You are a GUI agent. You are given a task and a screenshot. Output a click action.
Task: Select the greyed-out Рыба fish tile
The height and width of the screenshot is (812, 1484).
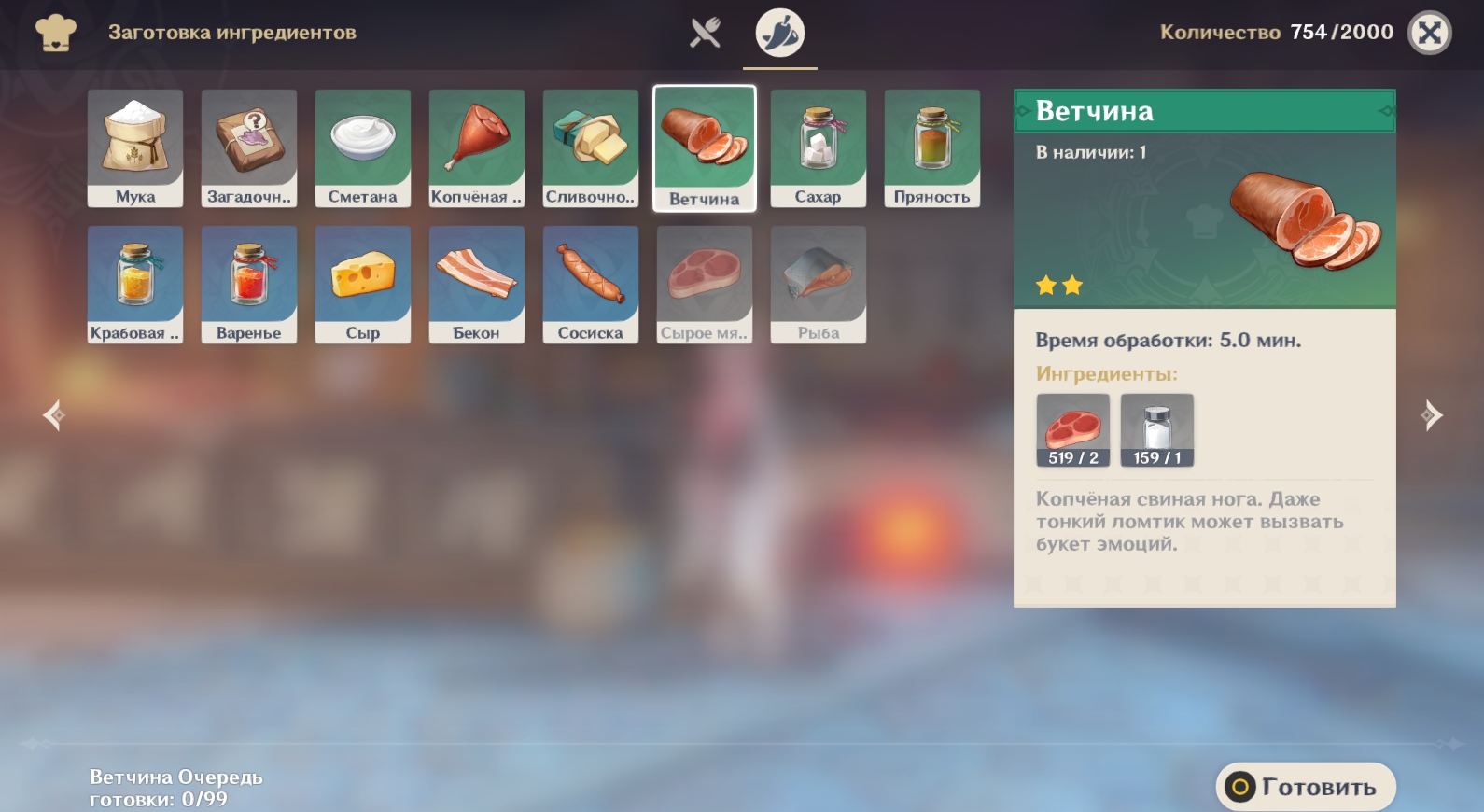(x=819, y=284)
